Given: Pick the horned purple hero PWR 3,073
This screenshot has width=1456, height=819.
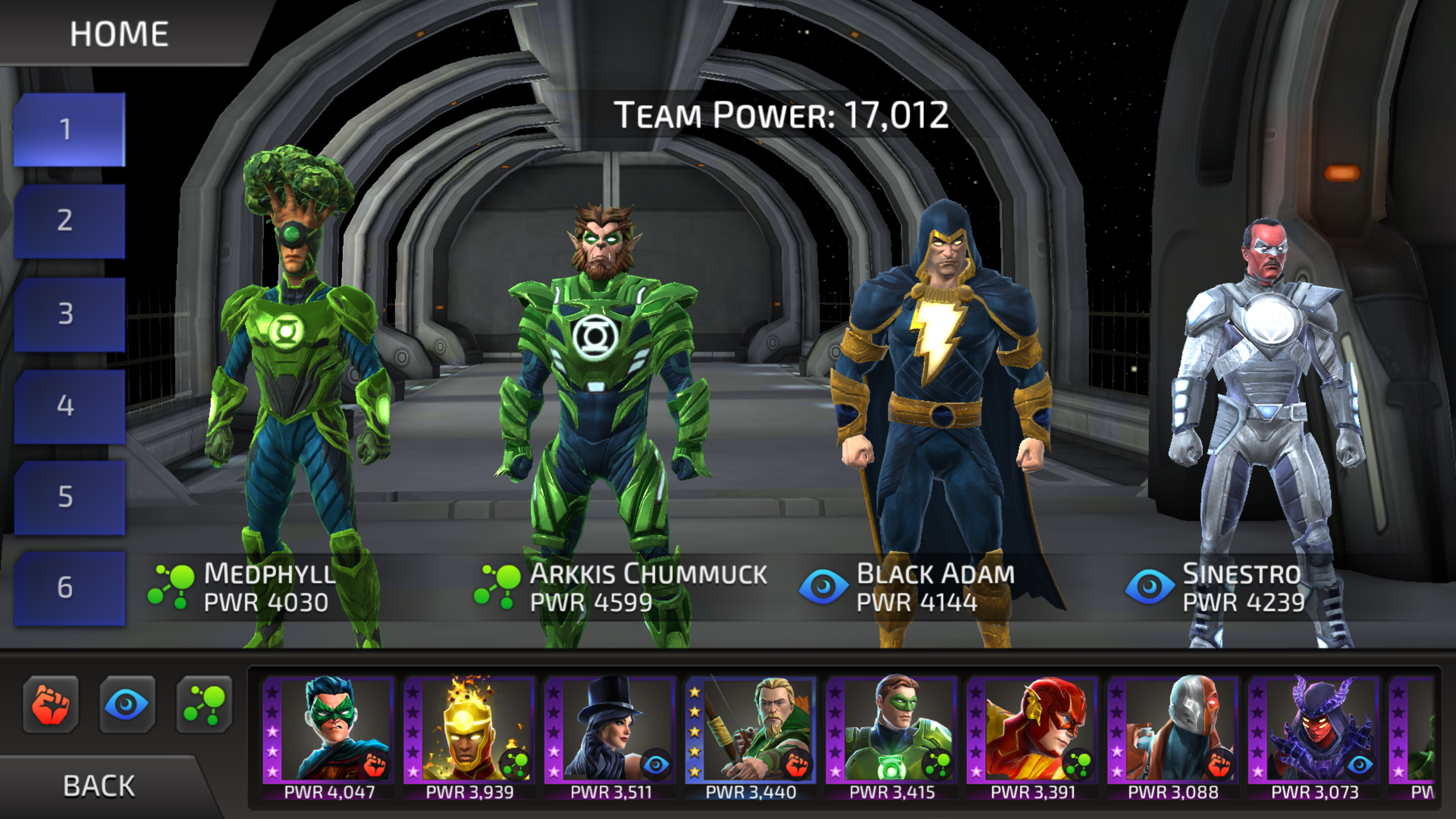Looking at the screenshot, I should pos(1314,734).
